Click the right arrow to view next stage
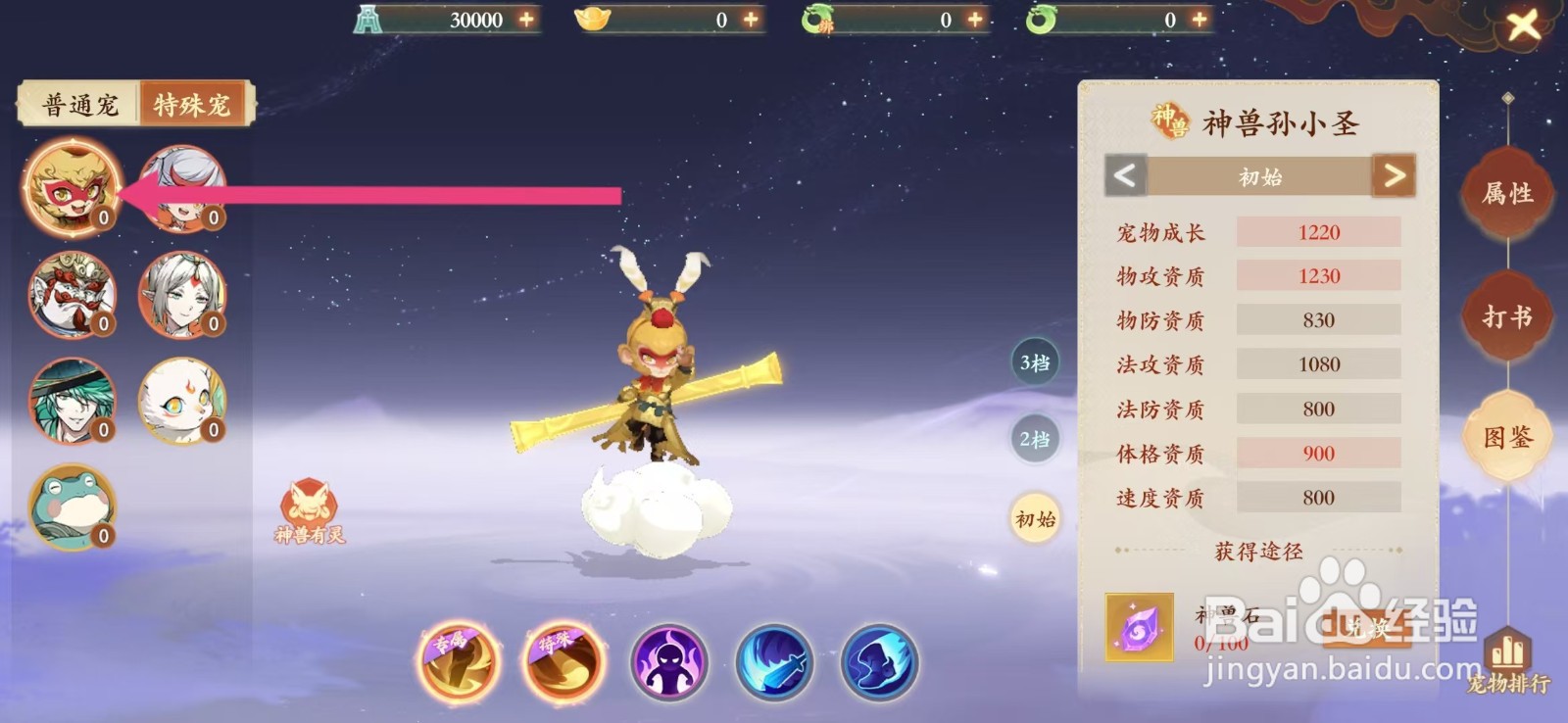The width and height of the screenshot is (1568, 723). click(x=1398, y=177)
